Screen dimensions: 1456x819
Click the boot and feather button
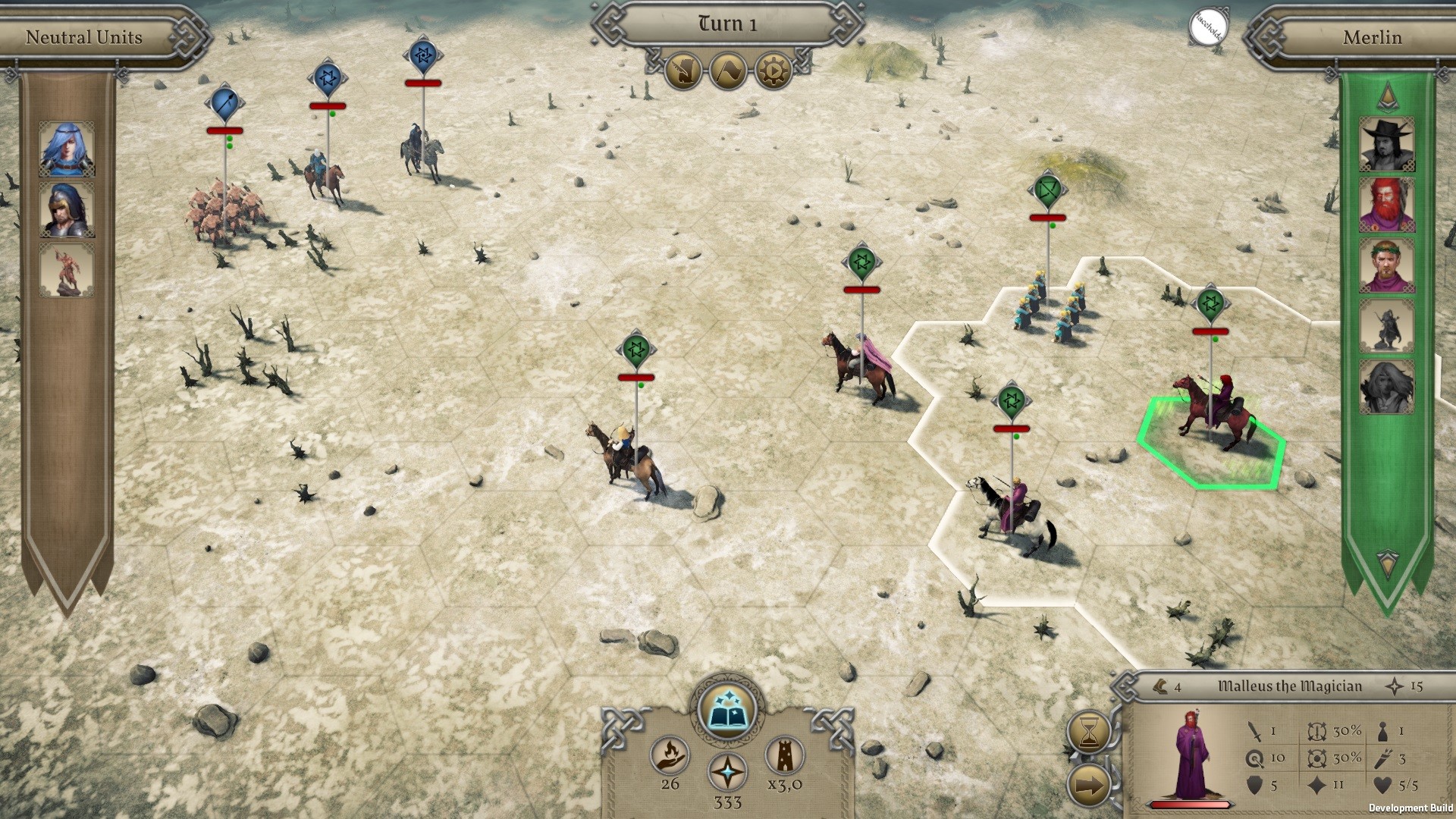682,71
